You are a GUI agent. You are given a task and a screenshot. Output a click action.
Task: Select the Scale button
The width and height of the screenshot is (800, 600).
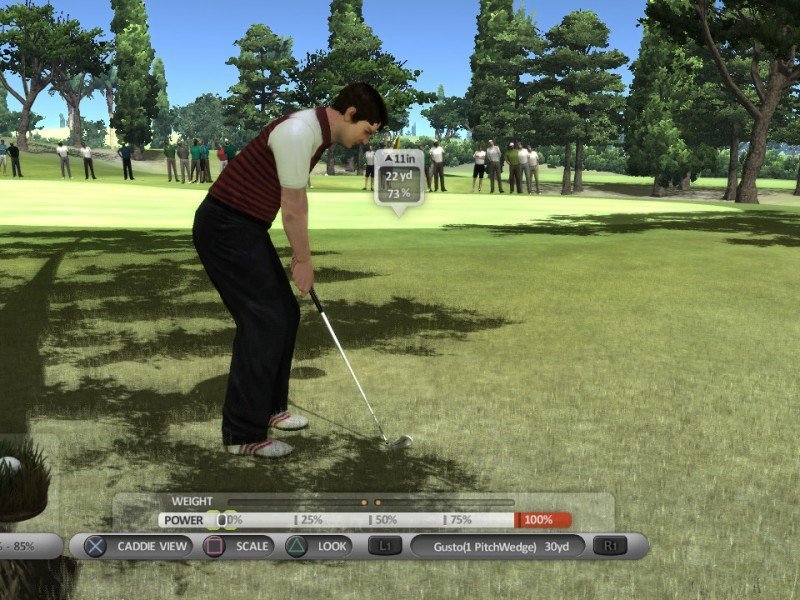click(237, 546)
